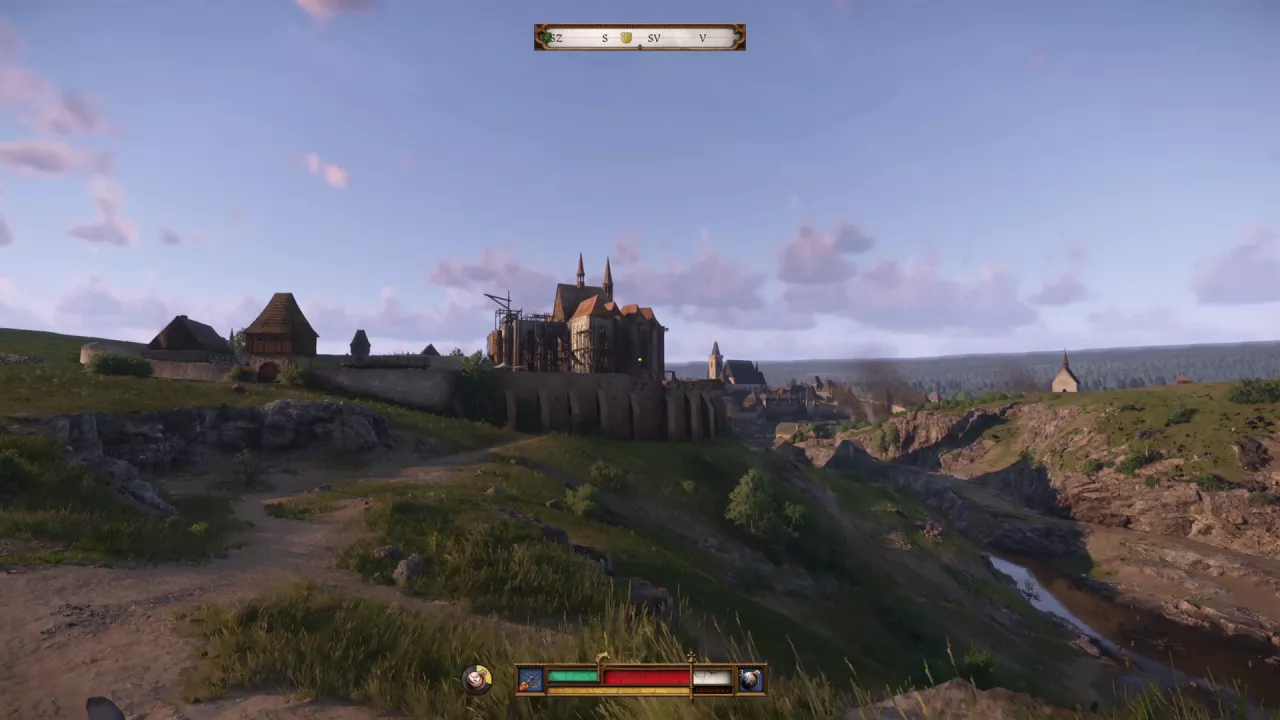Click the red health bar
Viewport: 1280px width, 720px height.
point(648,676)
